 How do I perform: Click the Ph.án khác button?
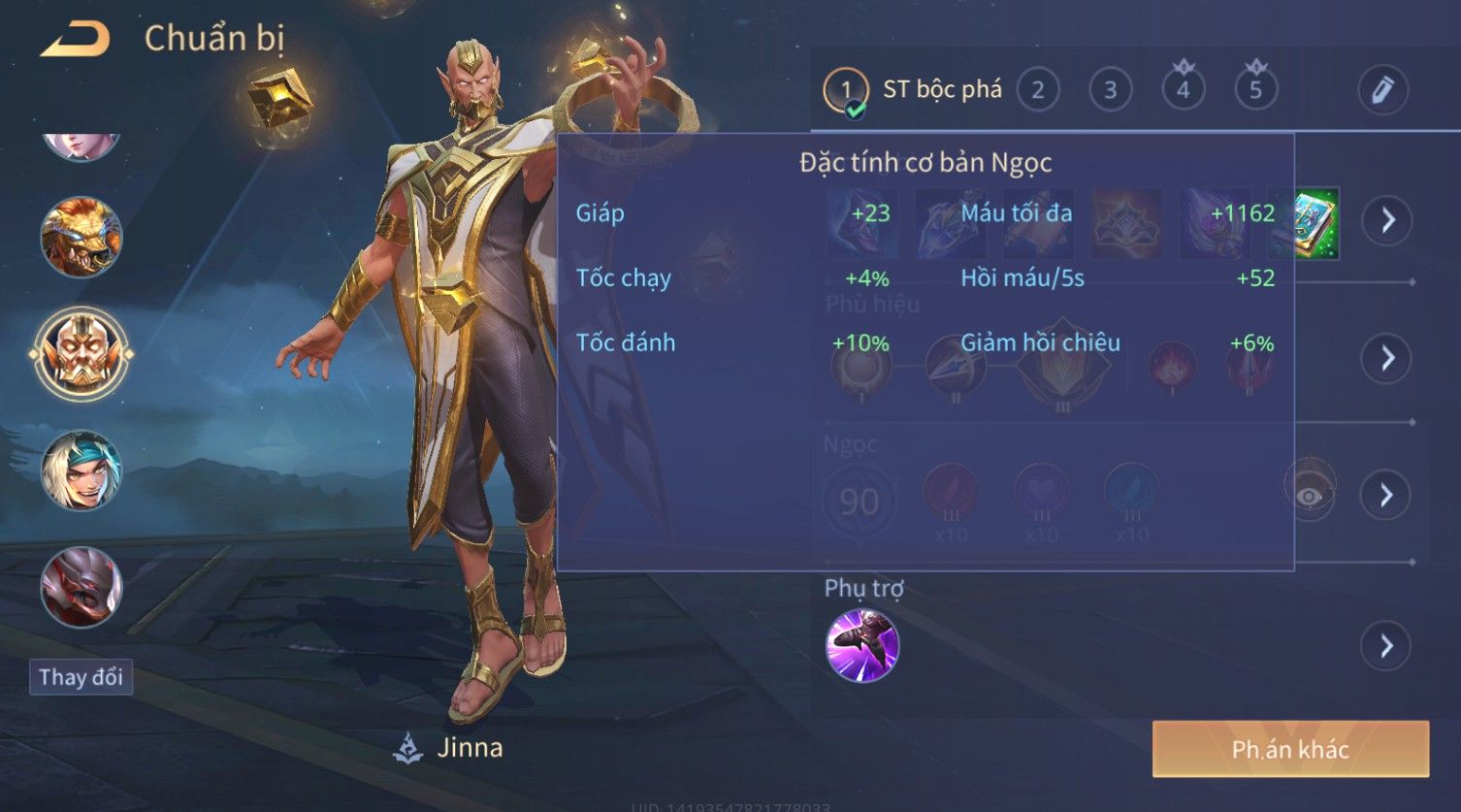tap(1290, 749)
